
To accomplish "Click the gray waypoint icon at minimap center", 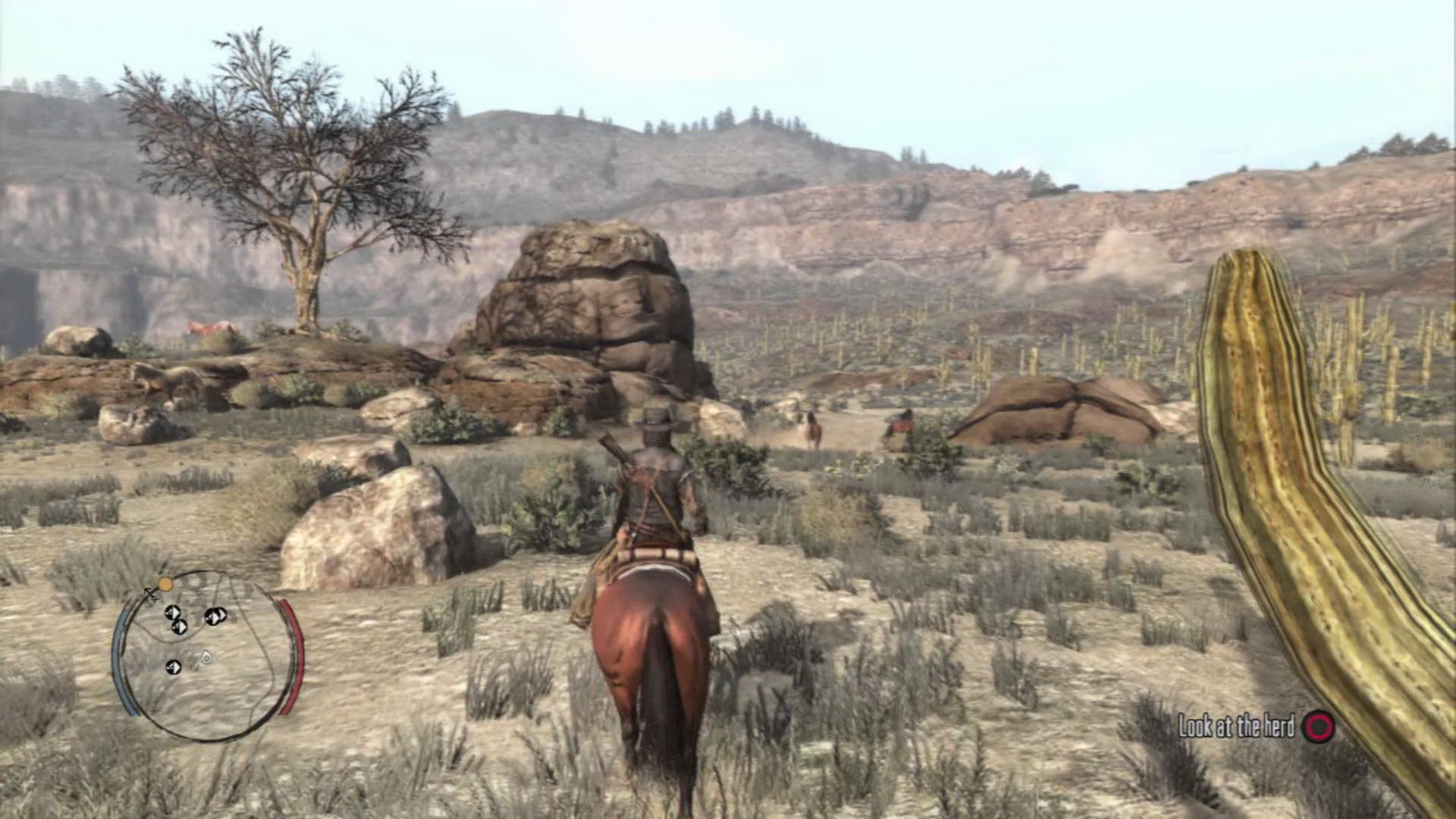I will pos(206,657).
